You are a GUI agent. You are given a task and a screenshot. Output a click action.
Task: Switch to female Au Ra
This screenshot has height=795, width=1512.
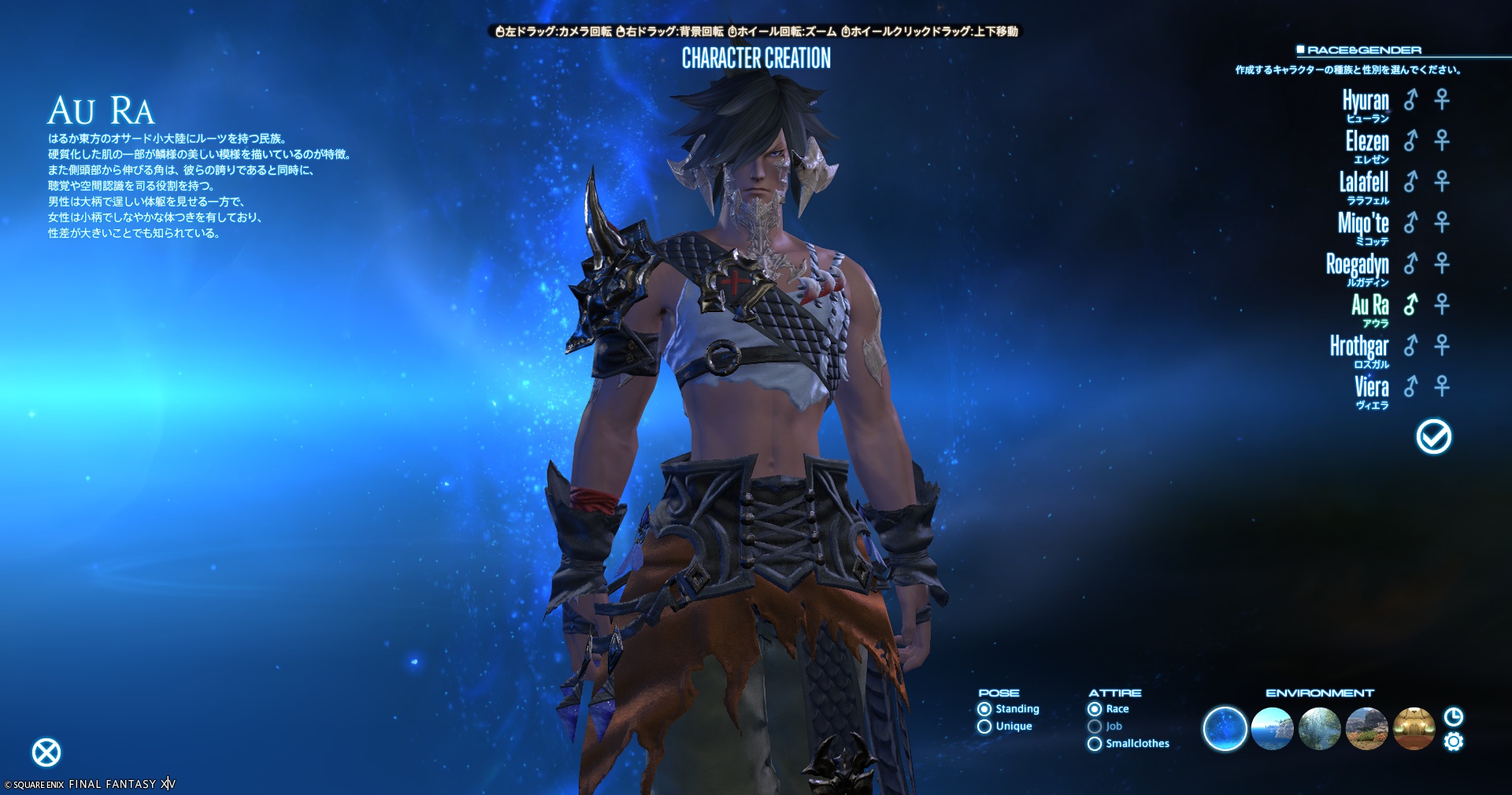click(1442, 305)
